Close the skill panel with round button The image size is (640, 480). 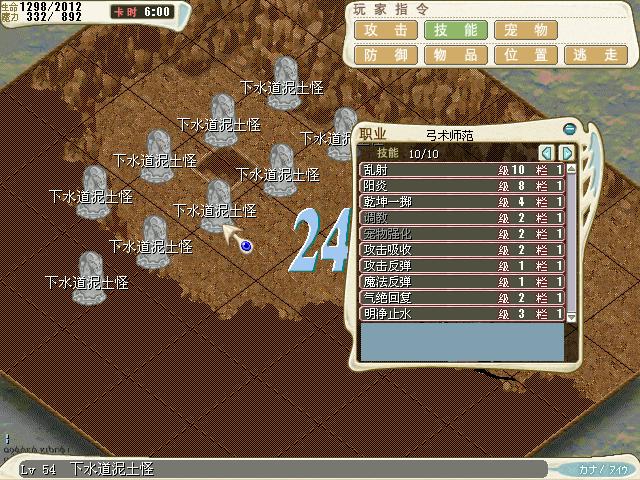point(569,129)
